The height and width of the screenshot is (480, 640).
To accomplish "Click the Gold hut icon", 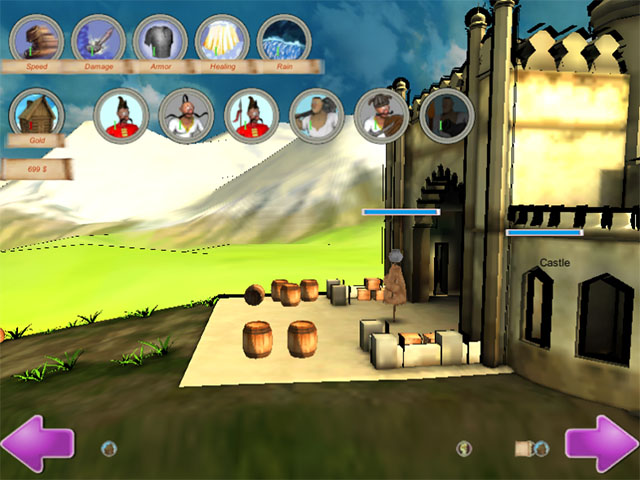I will pyautogui.click(x=37, y=113).
